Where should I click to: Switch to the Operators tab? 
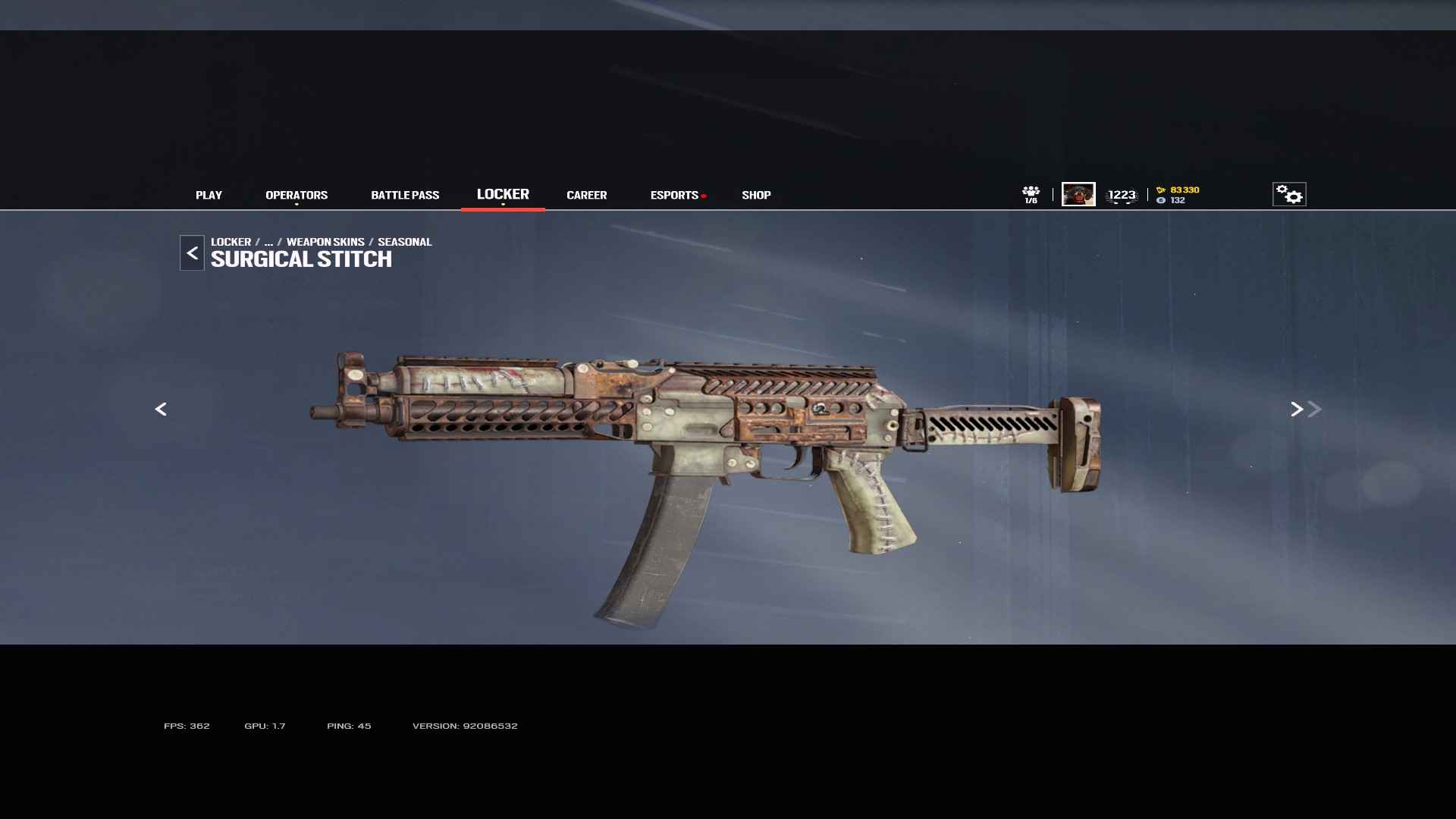pyautogui.click(x=297, y=196)
